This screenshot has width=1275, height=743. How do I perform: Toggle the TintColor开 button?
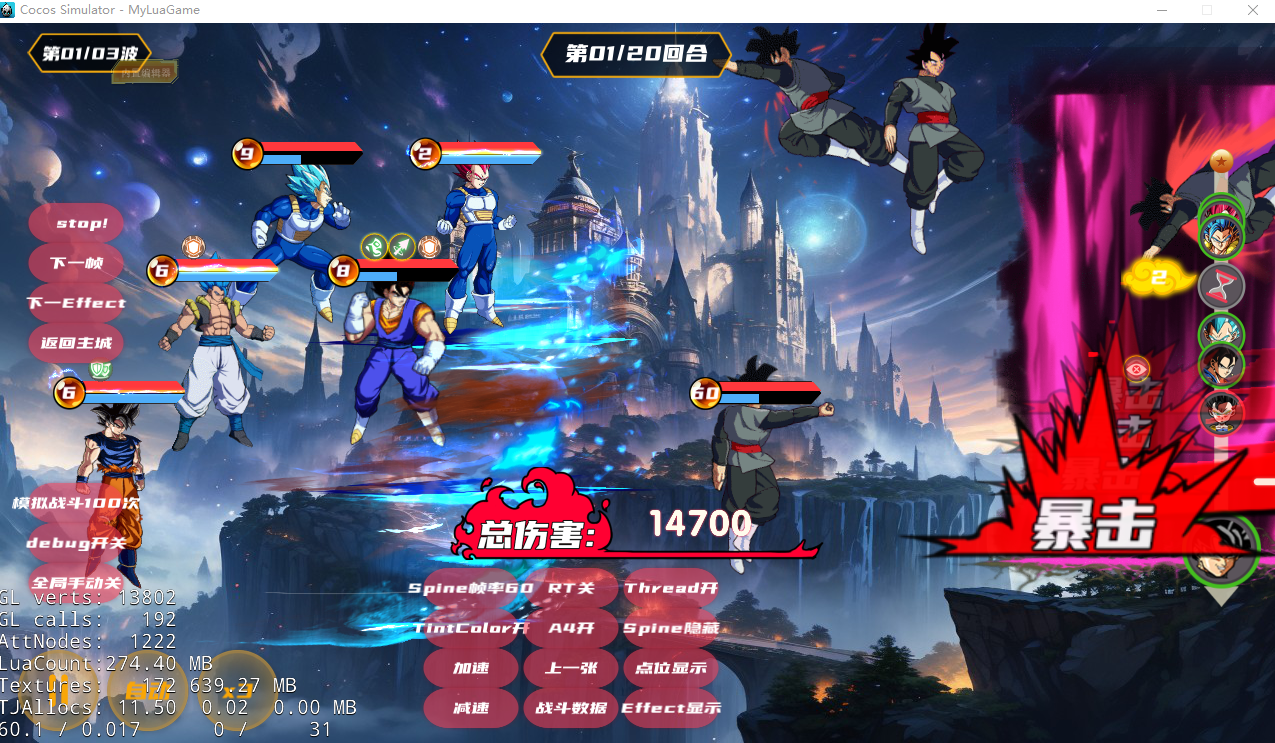coord(471,628)
